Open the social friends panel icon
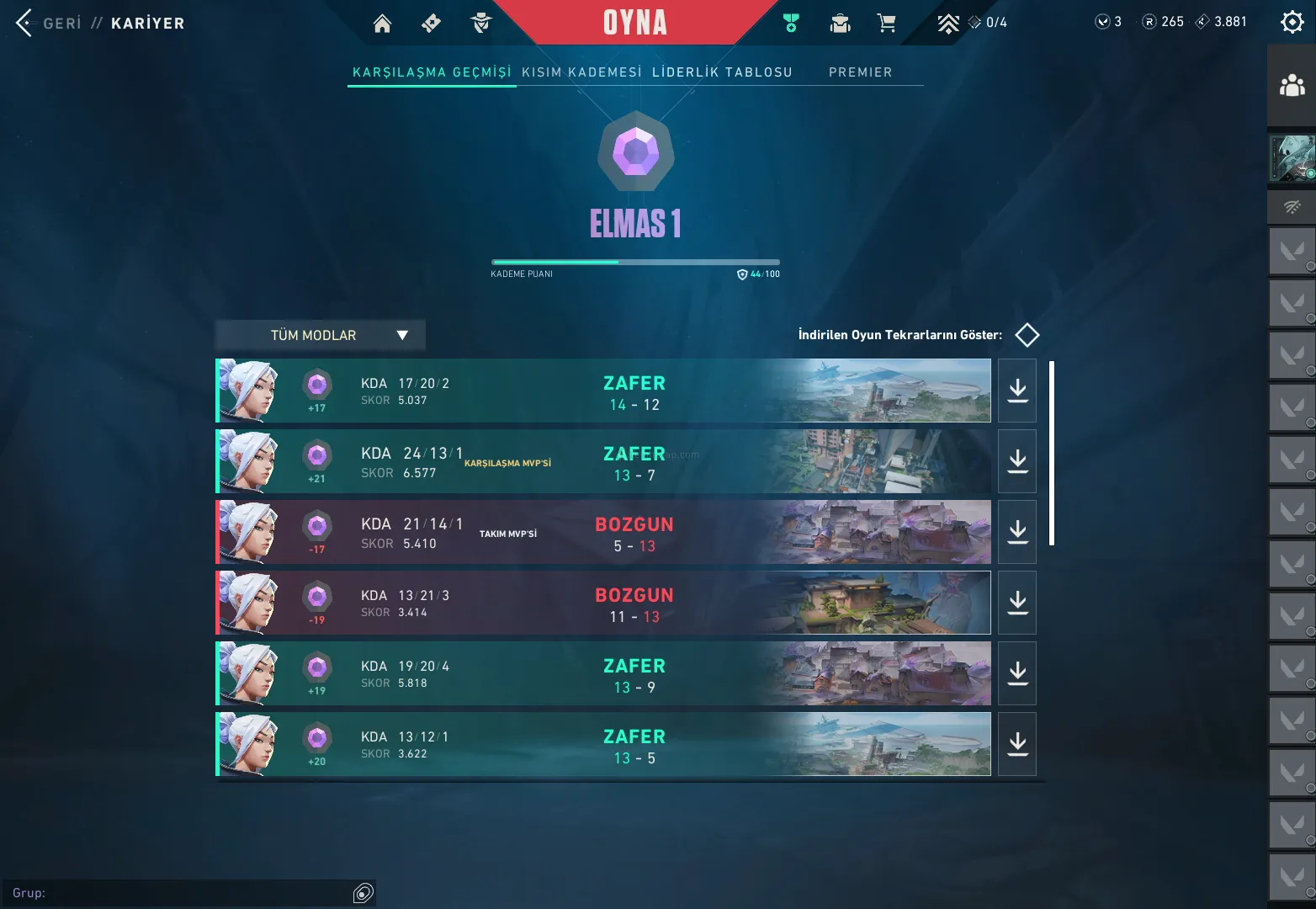 (x=1292, y=85)
